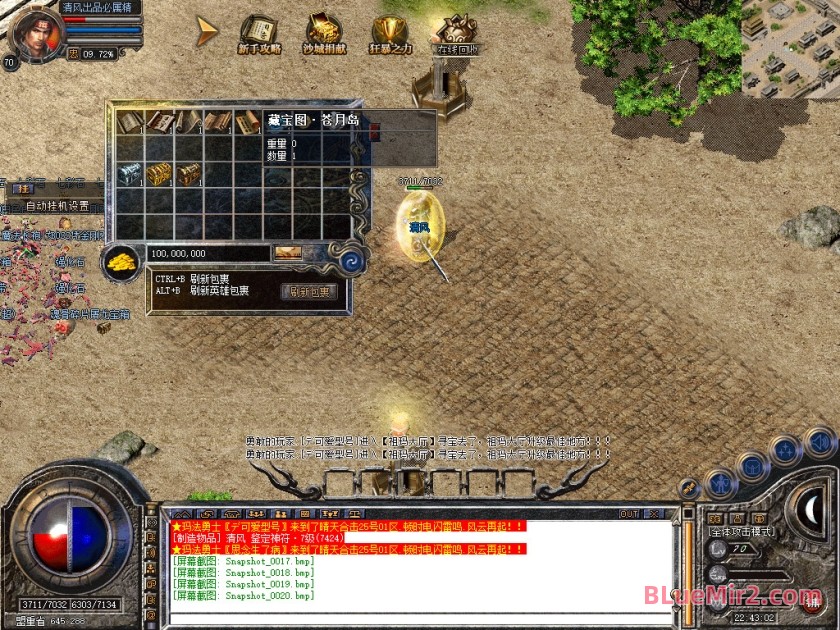Select the golden treasure chest in the bag
This screenshot has width=840, height=630.
pos(159,174)
